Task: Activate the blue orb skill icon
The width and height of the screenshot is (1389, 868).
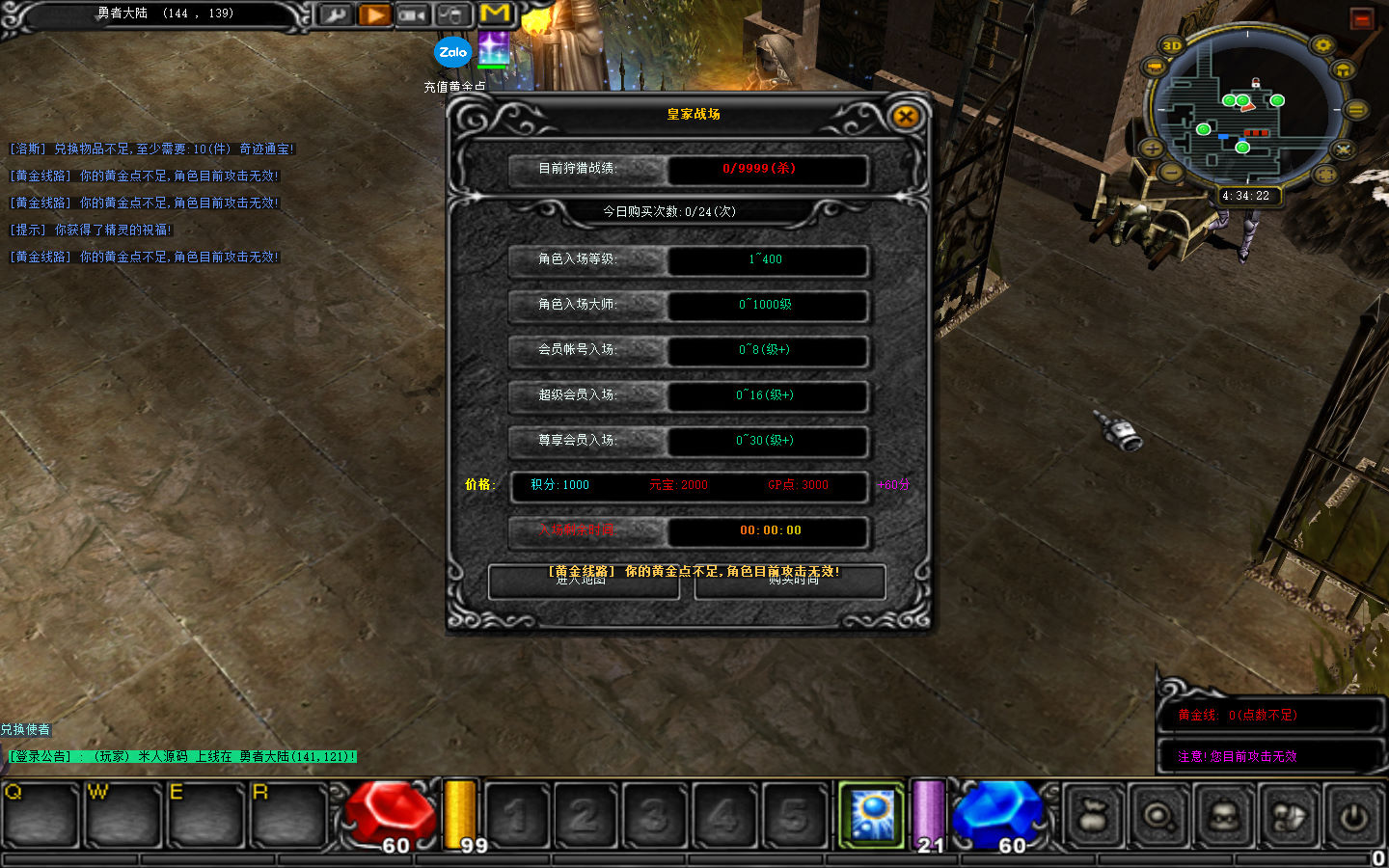Action: coord(872,815)
